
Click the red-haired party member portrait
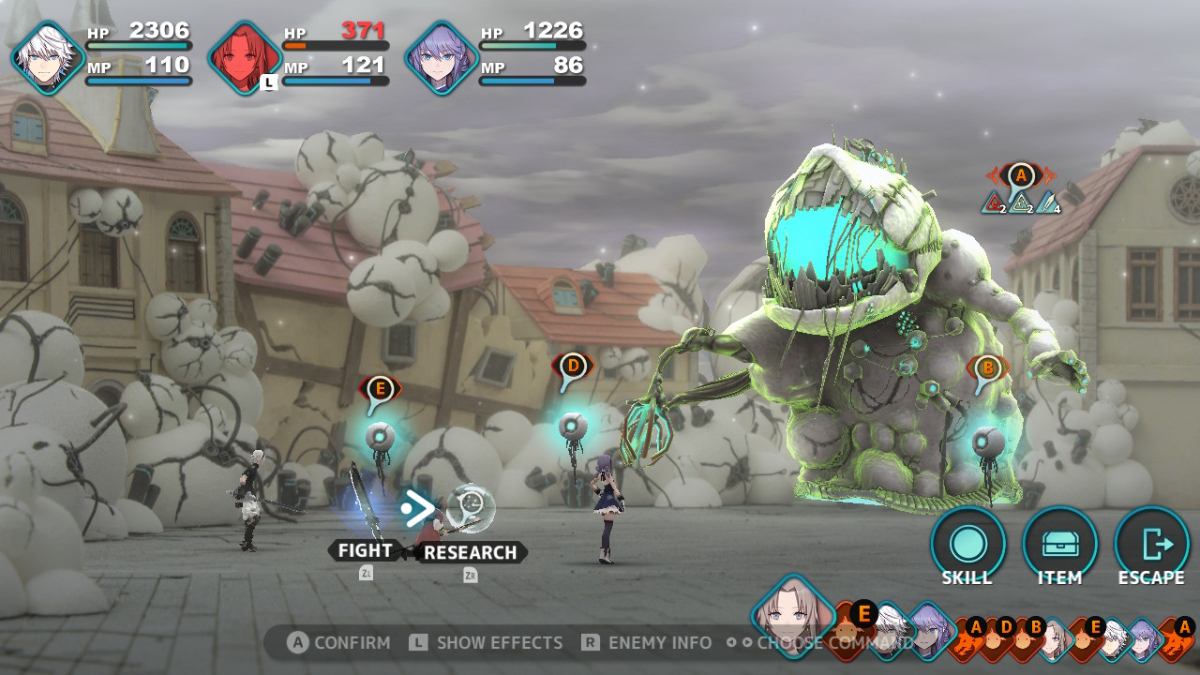pos(244,57)
